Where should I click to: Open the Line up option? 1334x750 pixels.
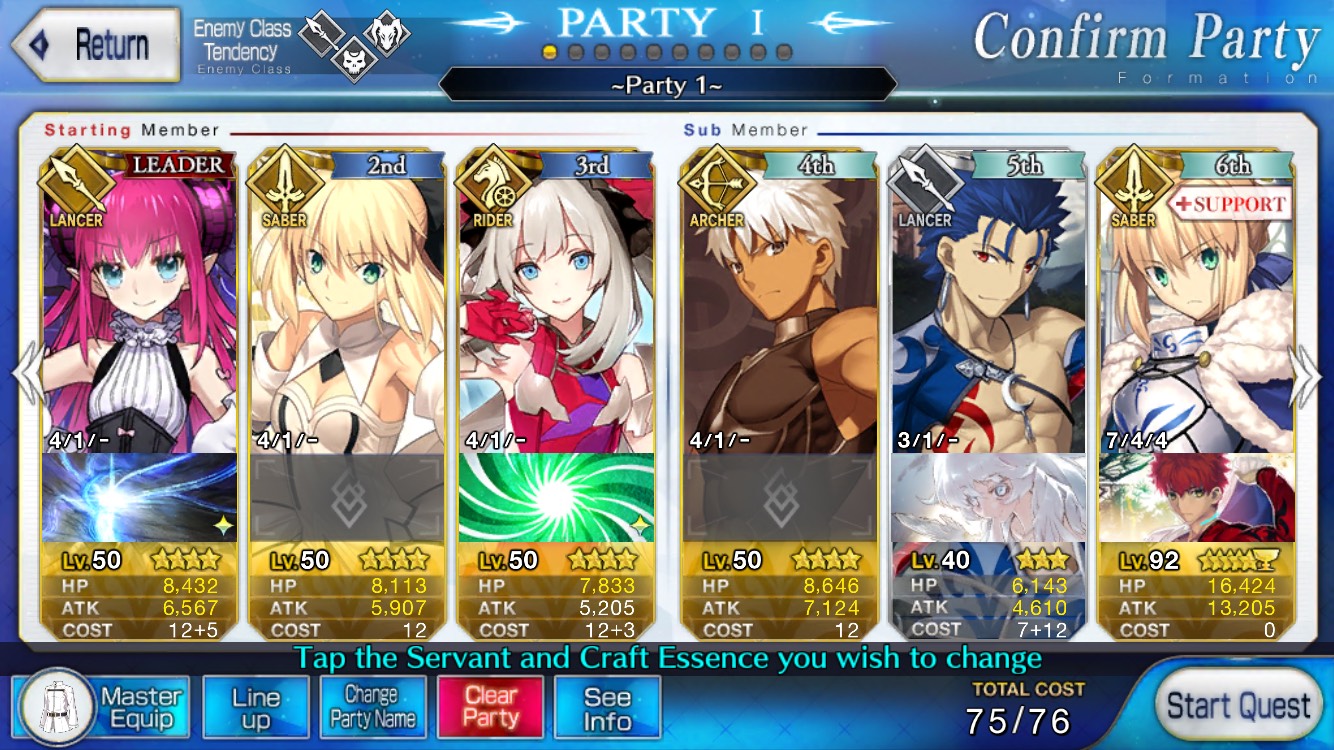(x=256, y=708)
